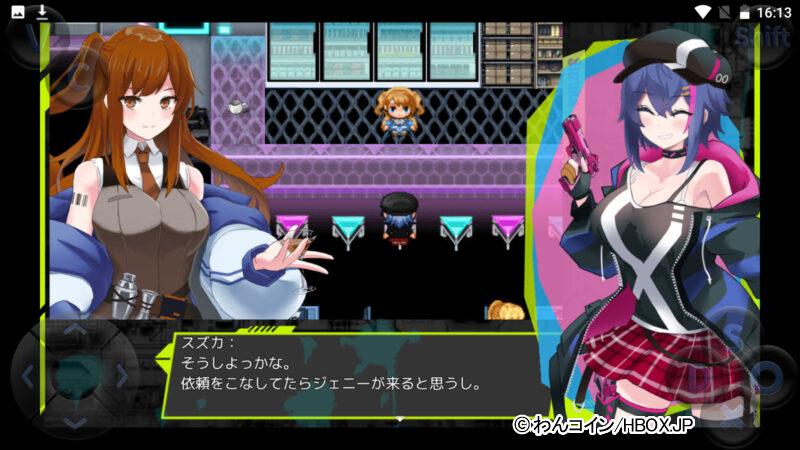800x450 pixels.
Task: Tap the d-pad up arrow
Action: 75,331
